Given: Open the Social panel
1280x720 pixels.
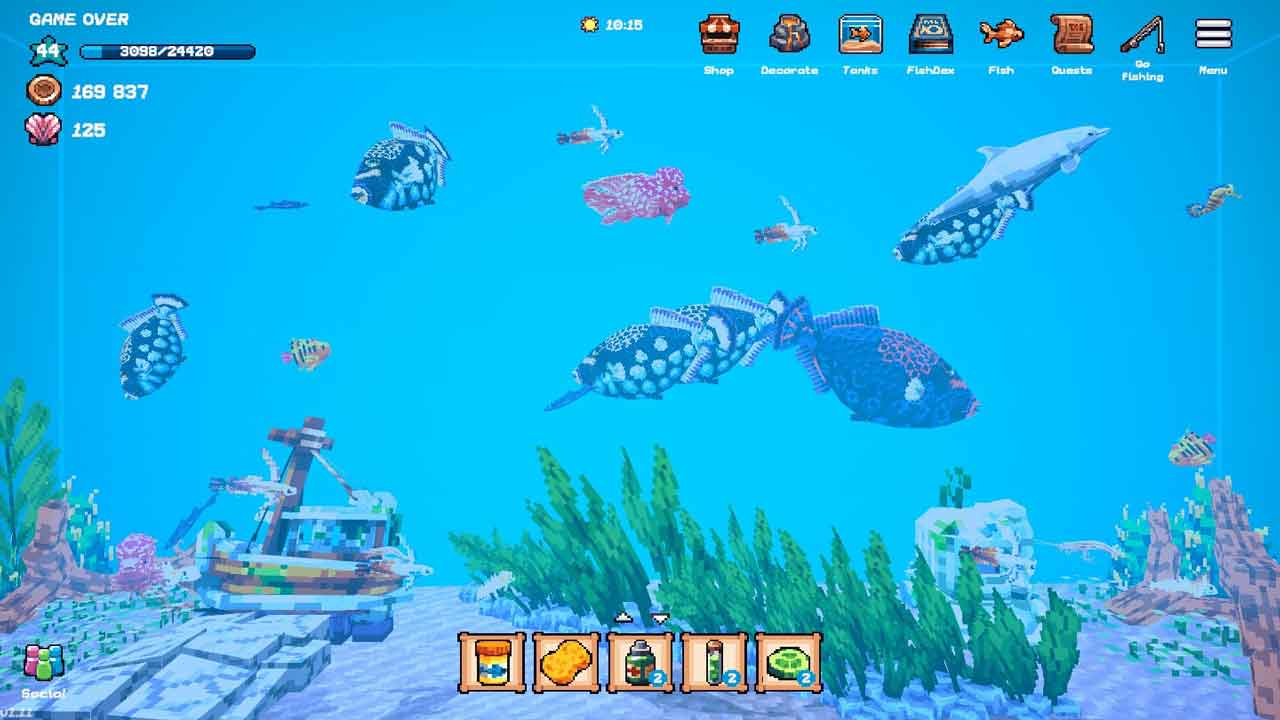Looking at the screenshot, I should point(43,664).
